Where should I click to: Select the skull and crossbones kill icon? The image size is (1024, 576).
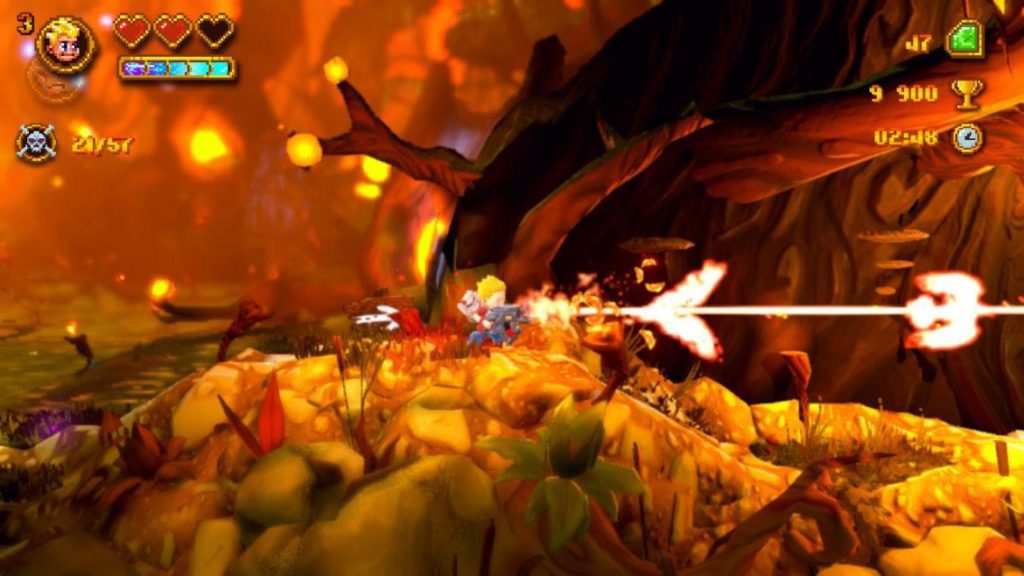(36, 143)
